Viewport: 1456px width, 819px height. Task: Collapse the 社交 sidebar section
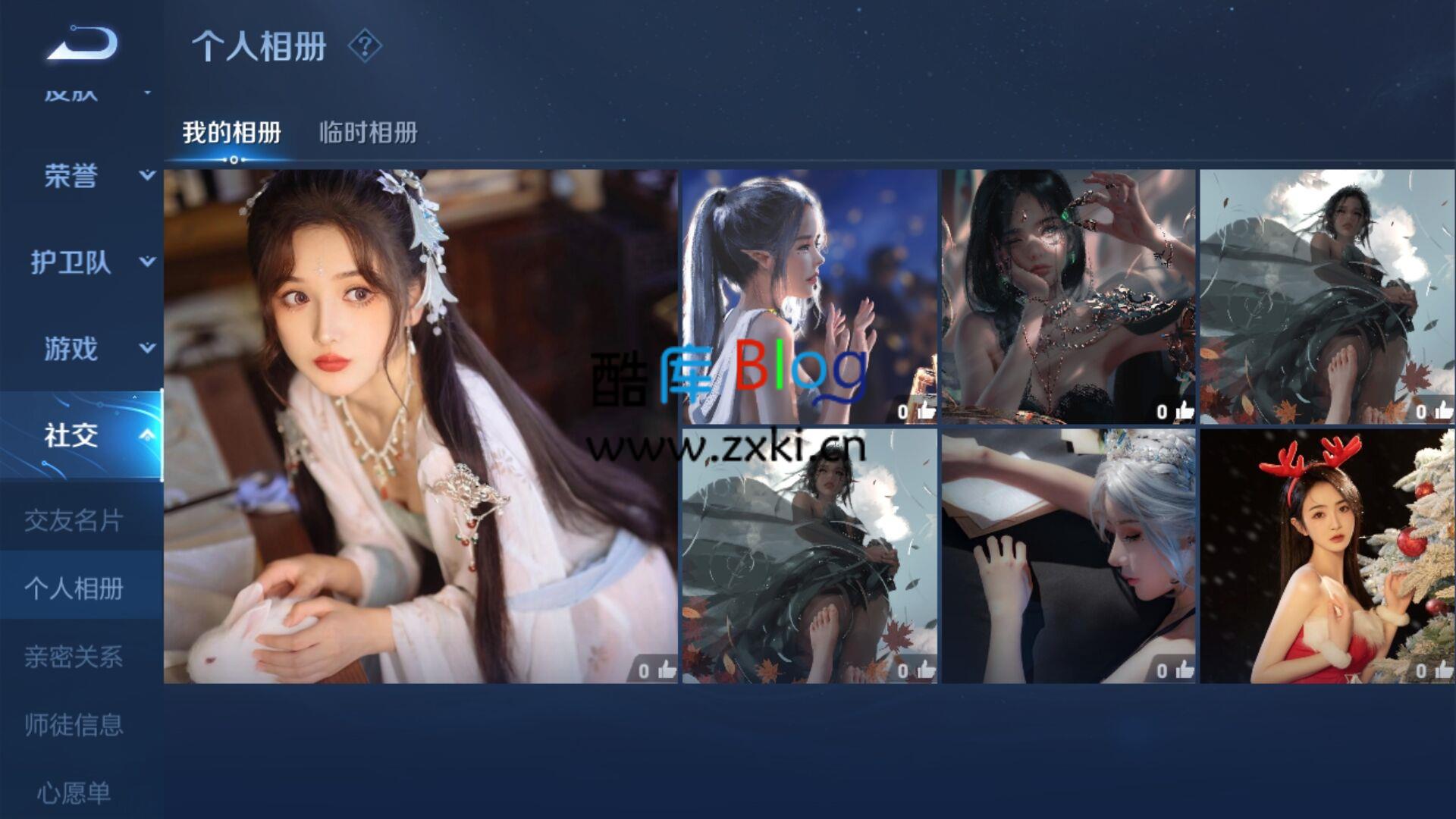pos(143,436)
